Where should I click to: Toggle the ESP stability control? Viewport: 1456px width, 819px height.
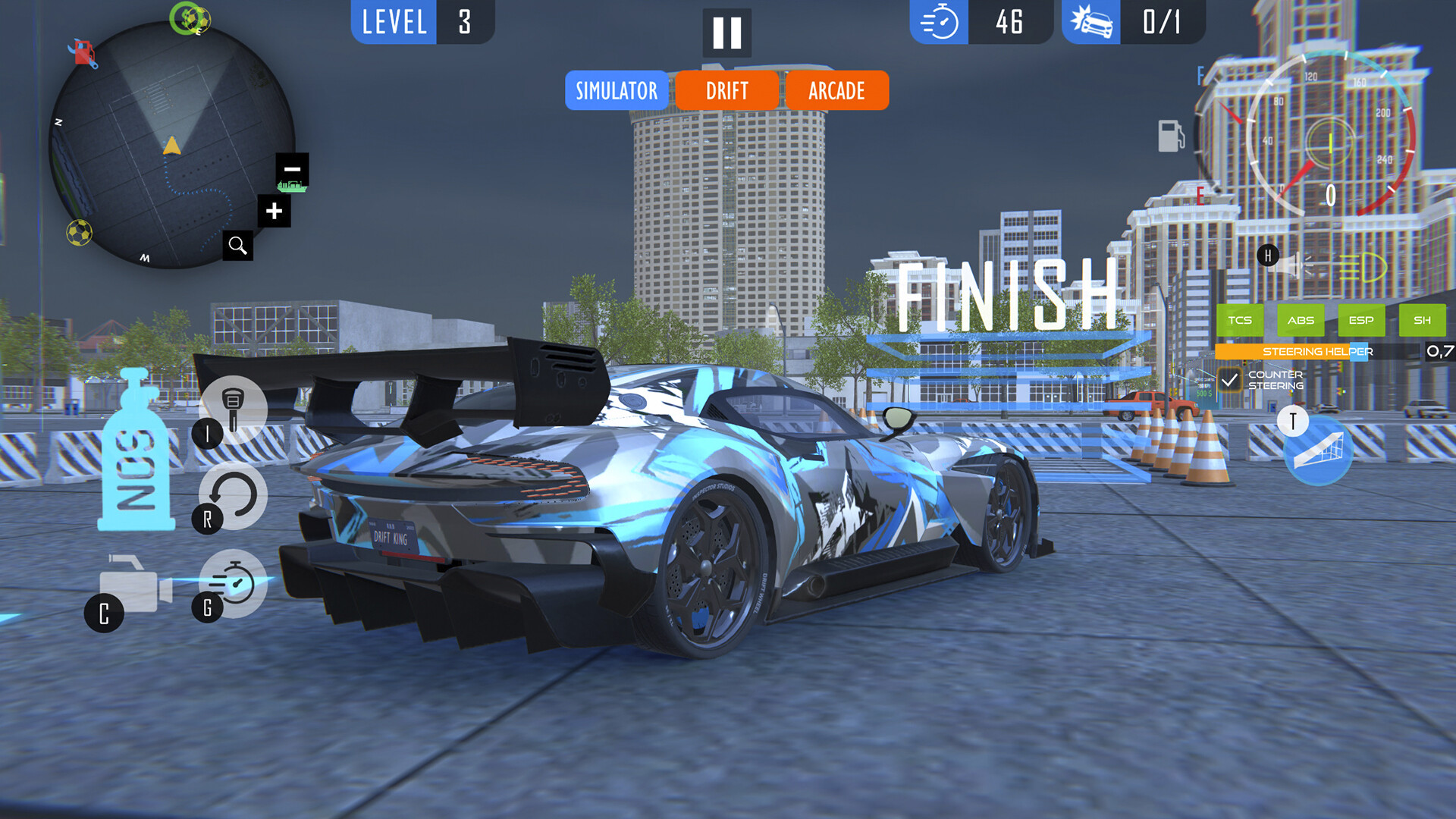tap(1361, 320)
